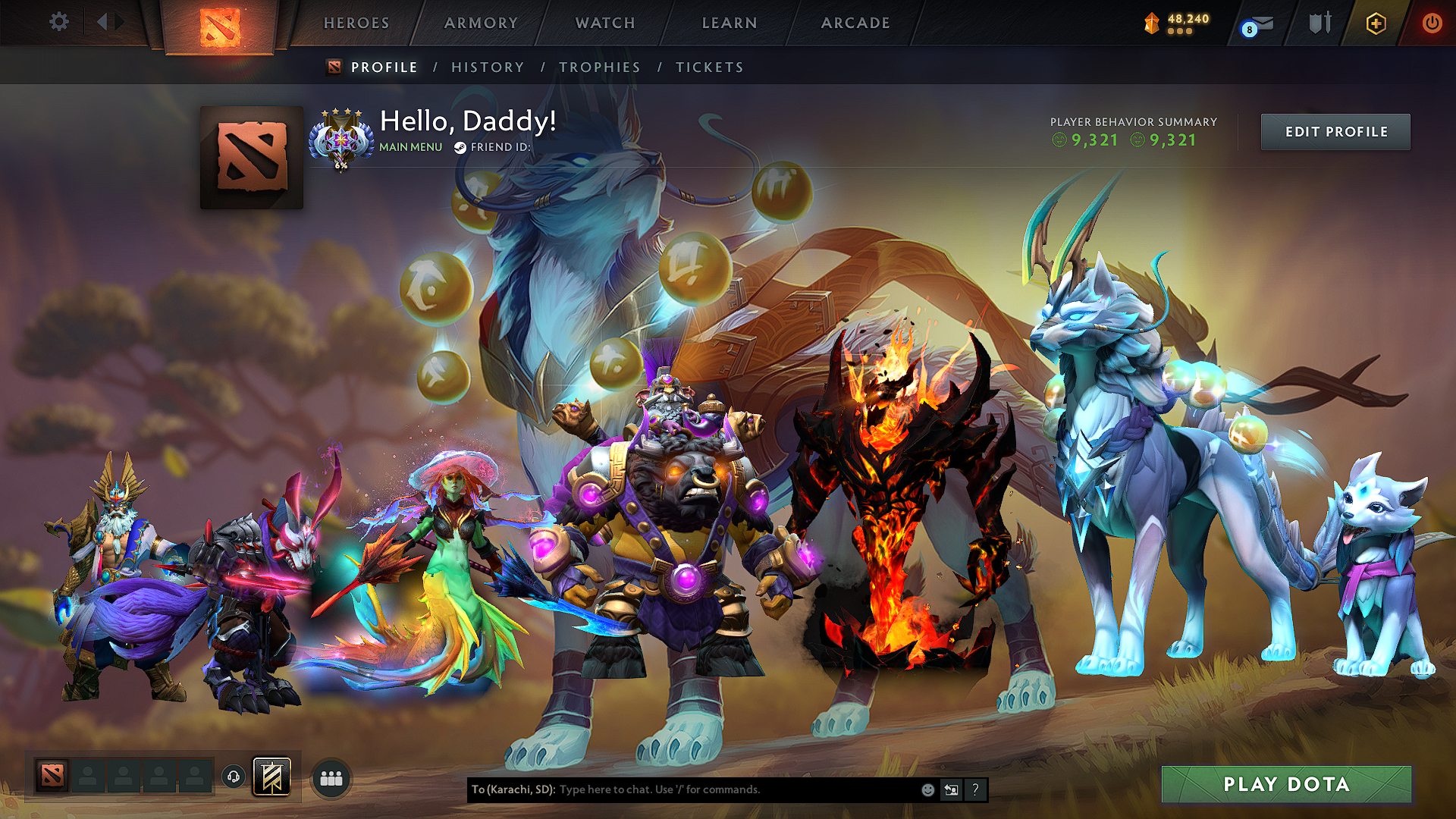Open the ARCADE menu
Image resolution: width=1456 pixels, height=819 pixels.
pos(855,24)
